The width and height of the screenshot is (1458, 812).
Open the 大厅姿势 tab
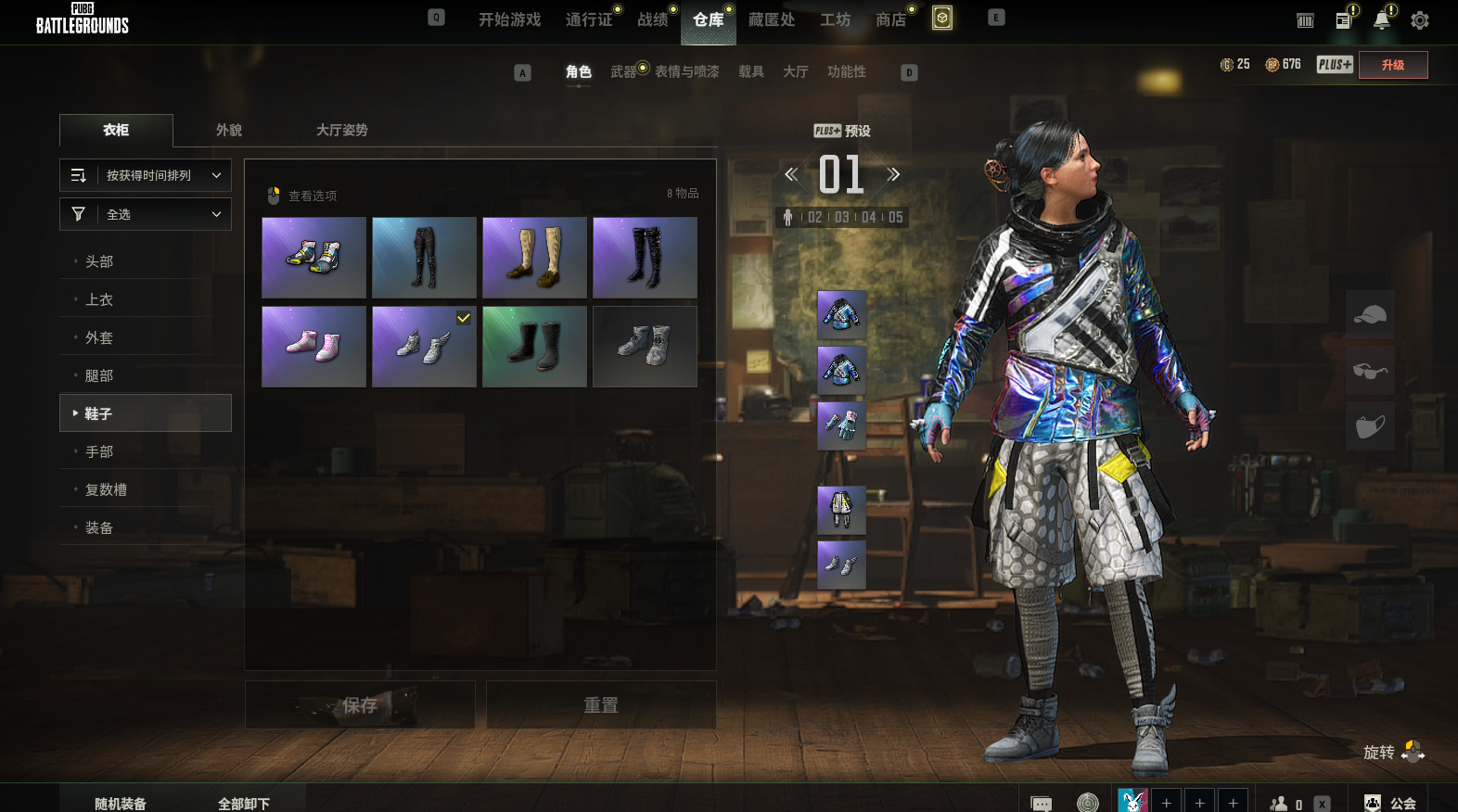[x=341, y=130]
